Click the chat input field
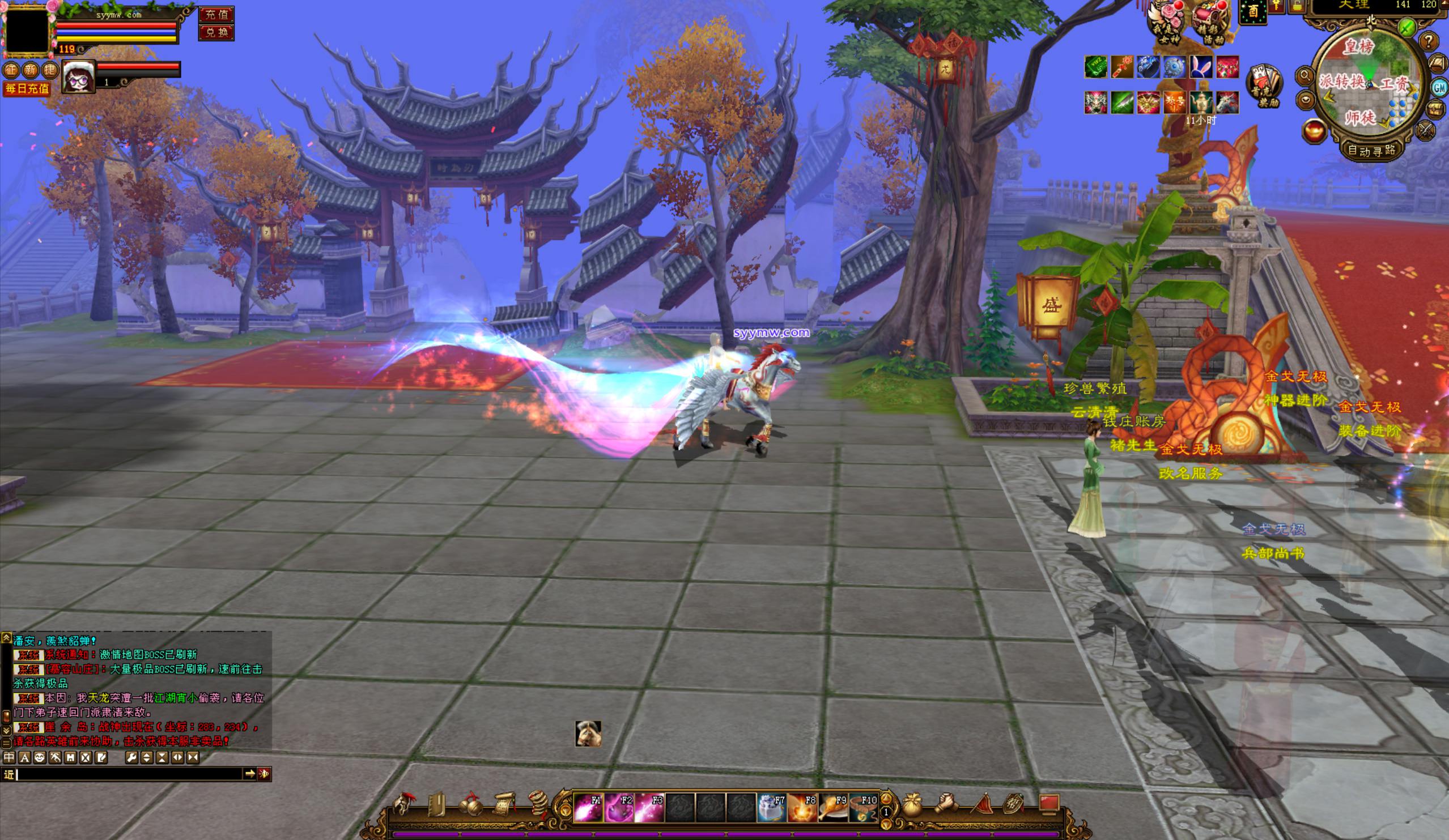1449x840 pixels. pyautogui.click(x=129, y=774)
